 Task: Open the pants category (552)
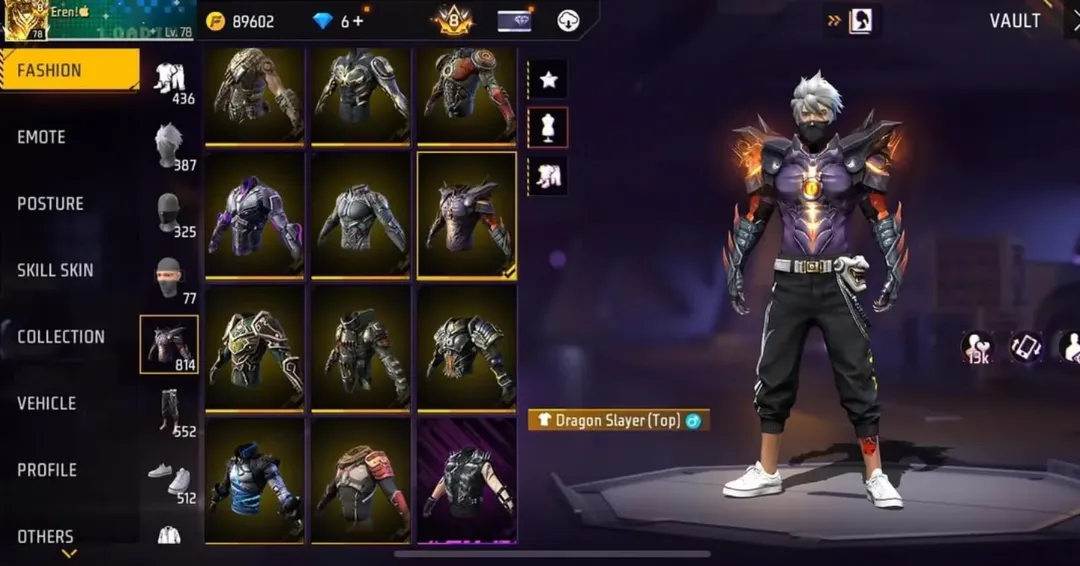[x=169, y=410]
